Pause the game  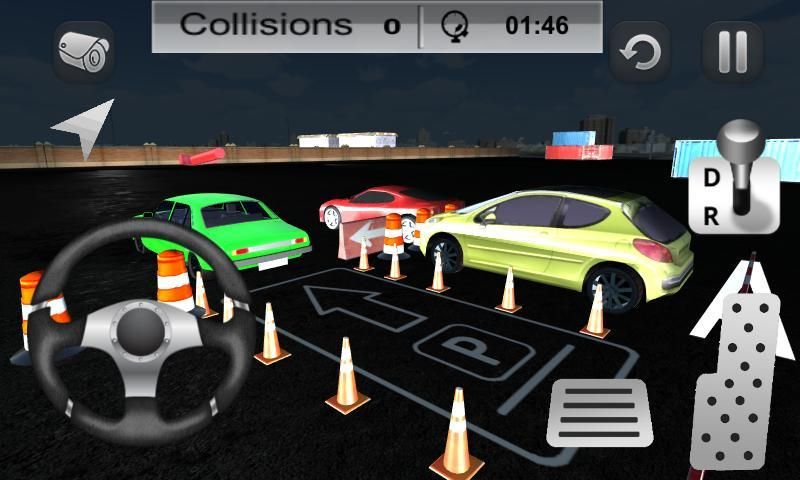pyautogui.click(x=732, y=52)
